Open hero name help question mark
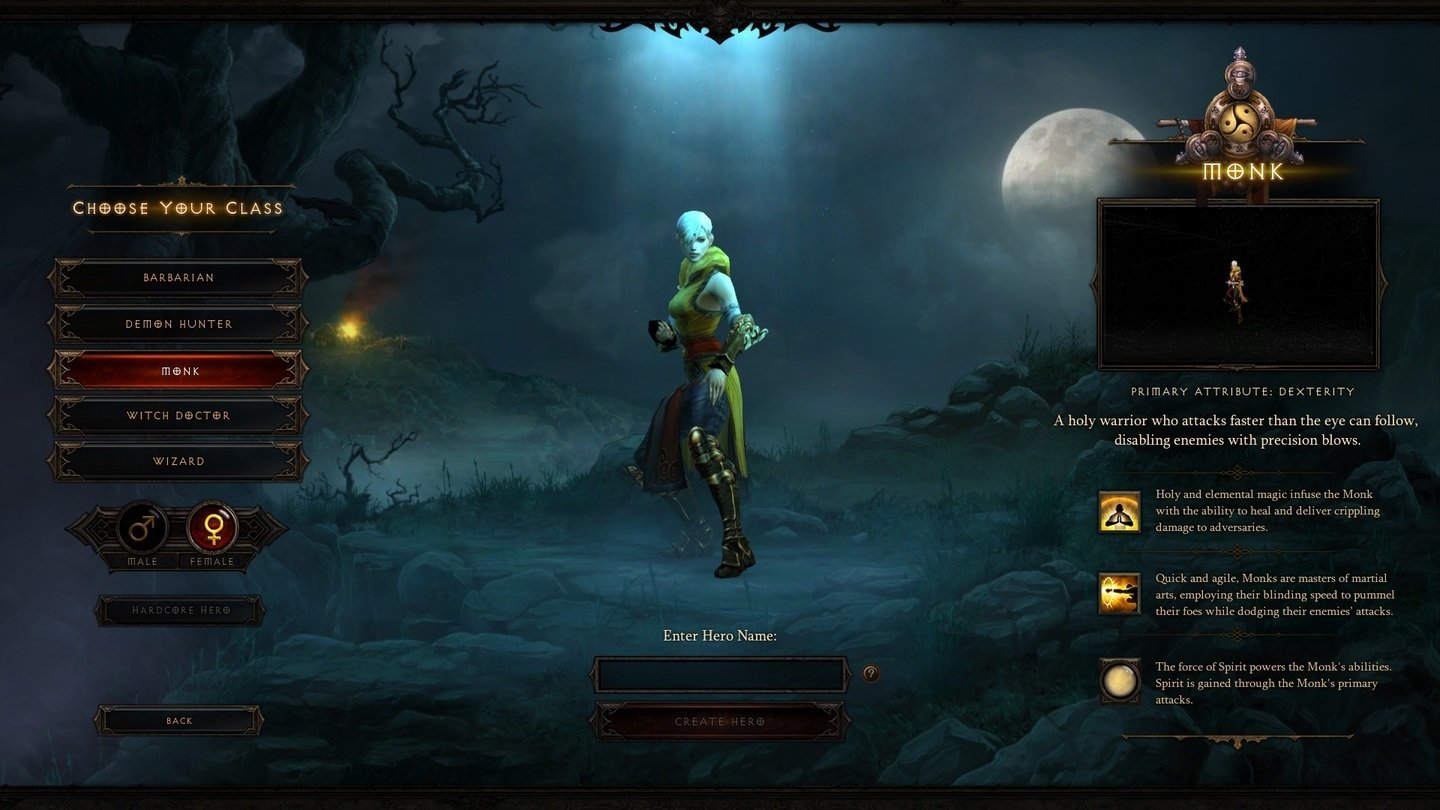The image size is (1440, 810). point(869,673)
